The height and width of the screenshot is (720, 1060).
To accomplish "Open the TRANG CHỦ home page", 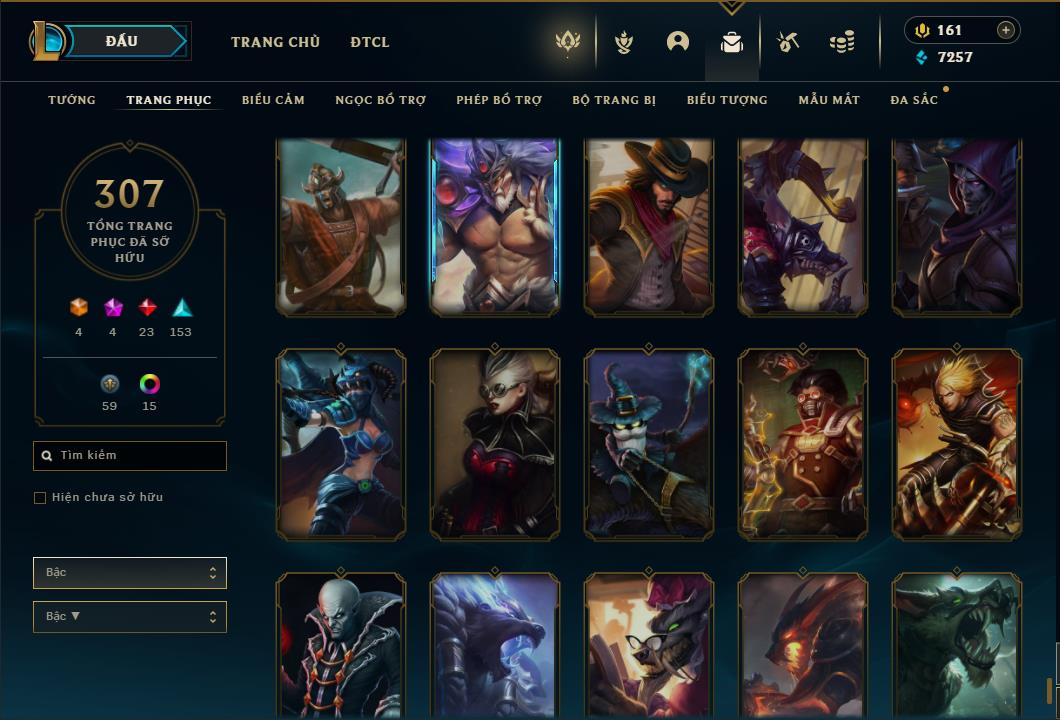I will coord(275,42).
